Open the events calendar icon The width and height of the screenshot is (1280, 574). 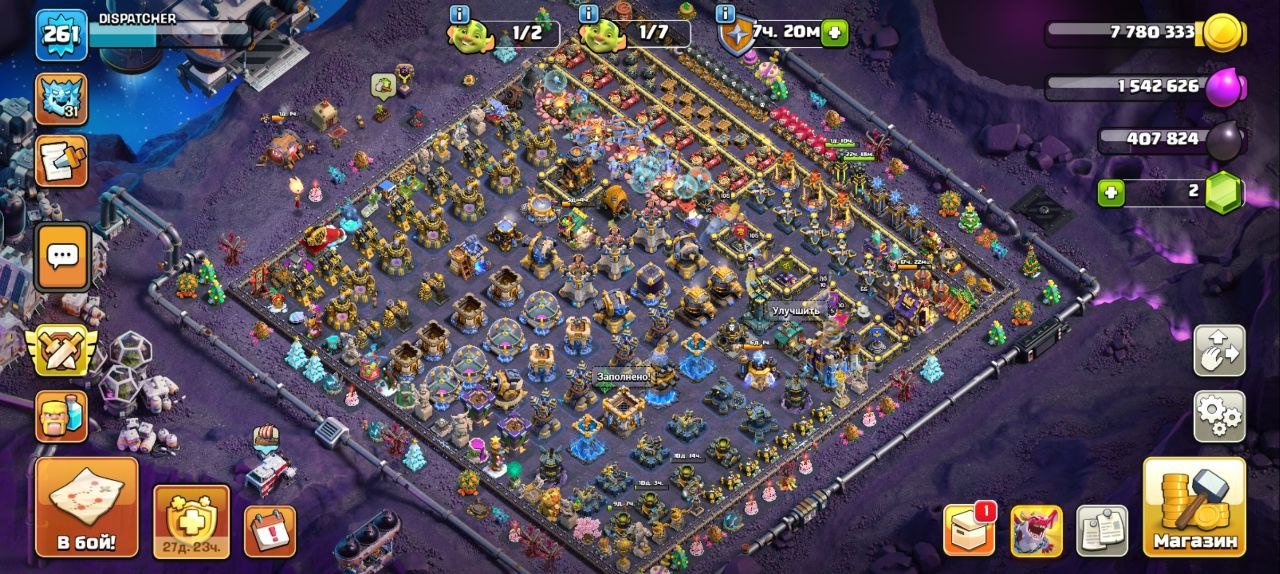click(x=270, y=531)
